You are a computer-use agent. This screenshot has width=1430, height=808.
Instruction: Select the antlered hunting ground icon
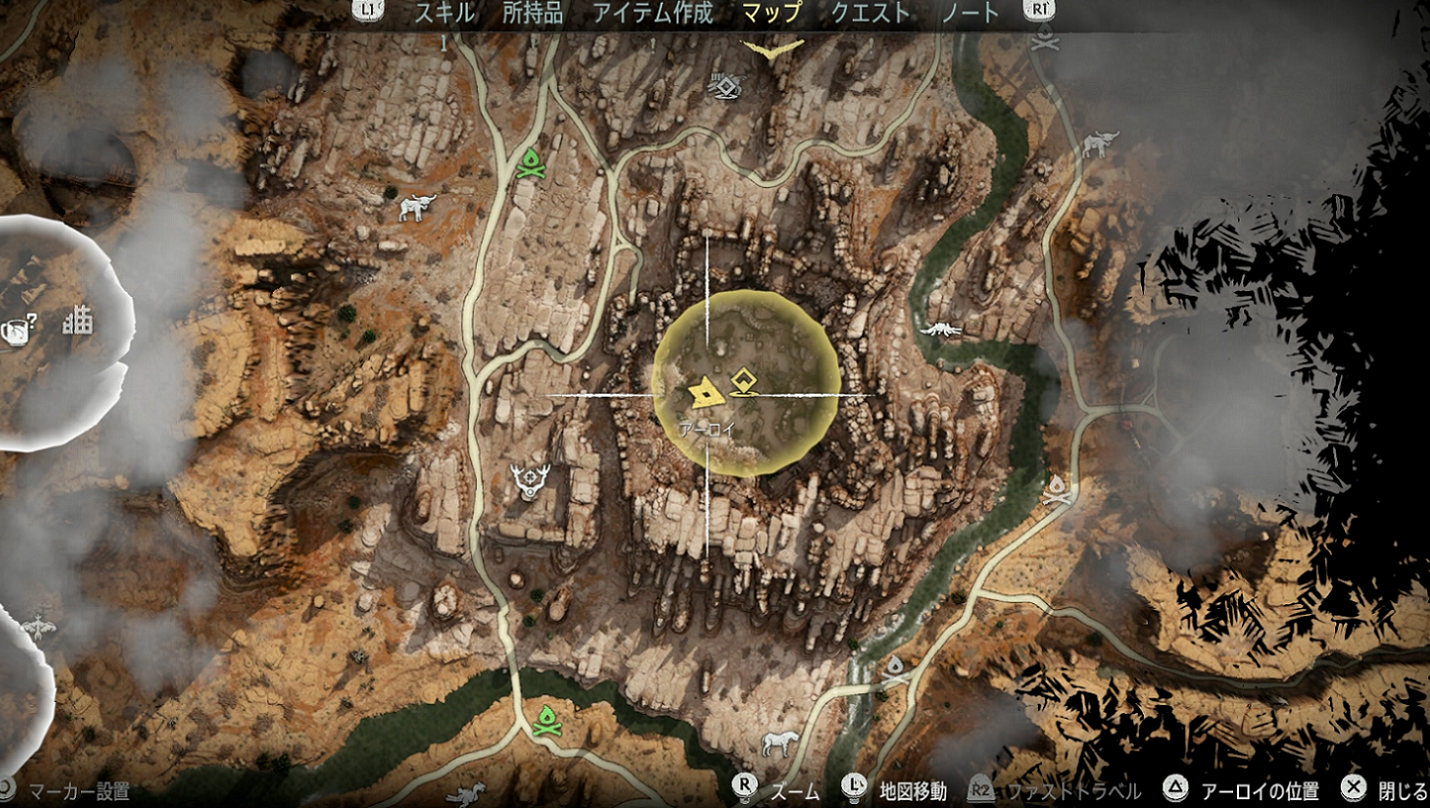[528, 481]
